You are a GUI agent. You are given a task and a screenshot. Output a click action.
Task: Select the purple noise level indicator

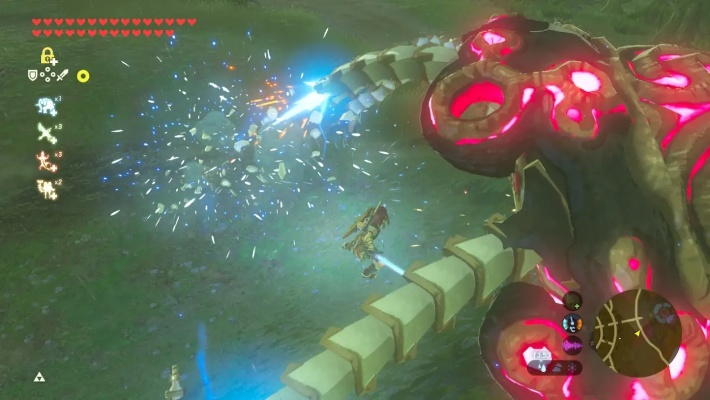(x=572, y=345)
